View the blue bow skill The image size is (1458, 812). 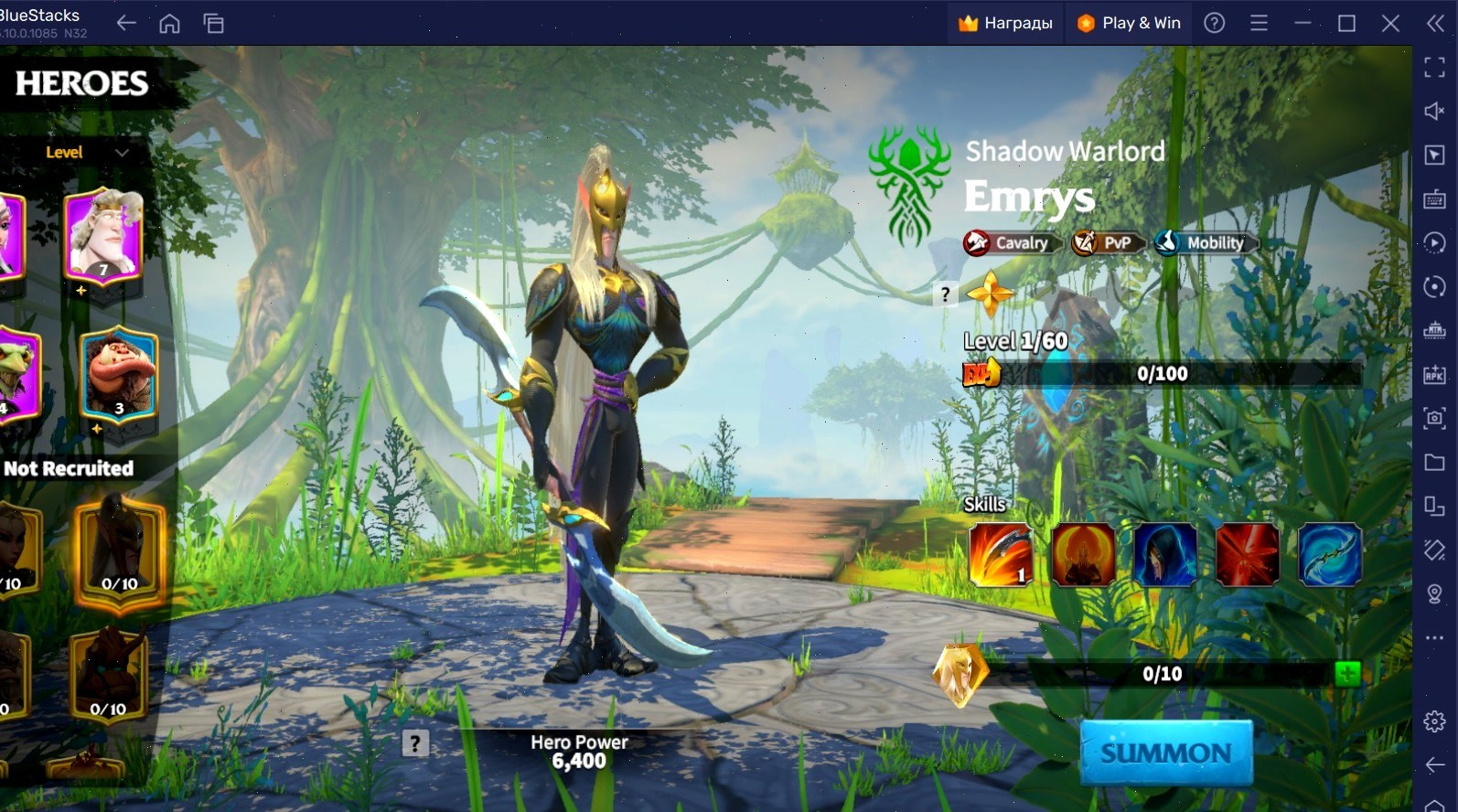[1330, 554]
